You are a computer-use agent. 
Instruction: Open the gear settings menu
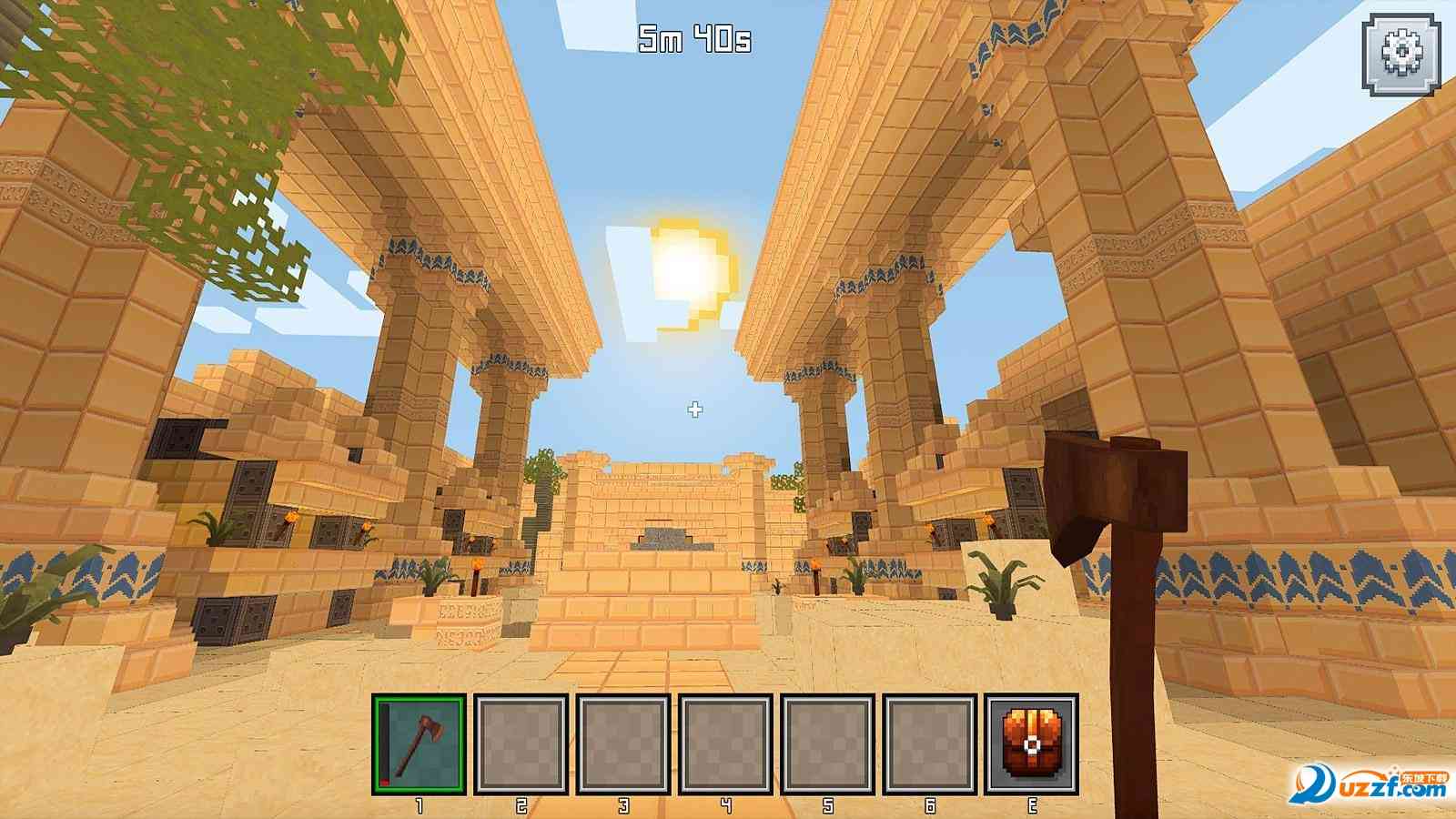tap(1401, 55)
